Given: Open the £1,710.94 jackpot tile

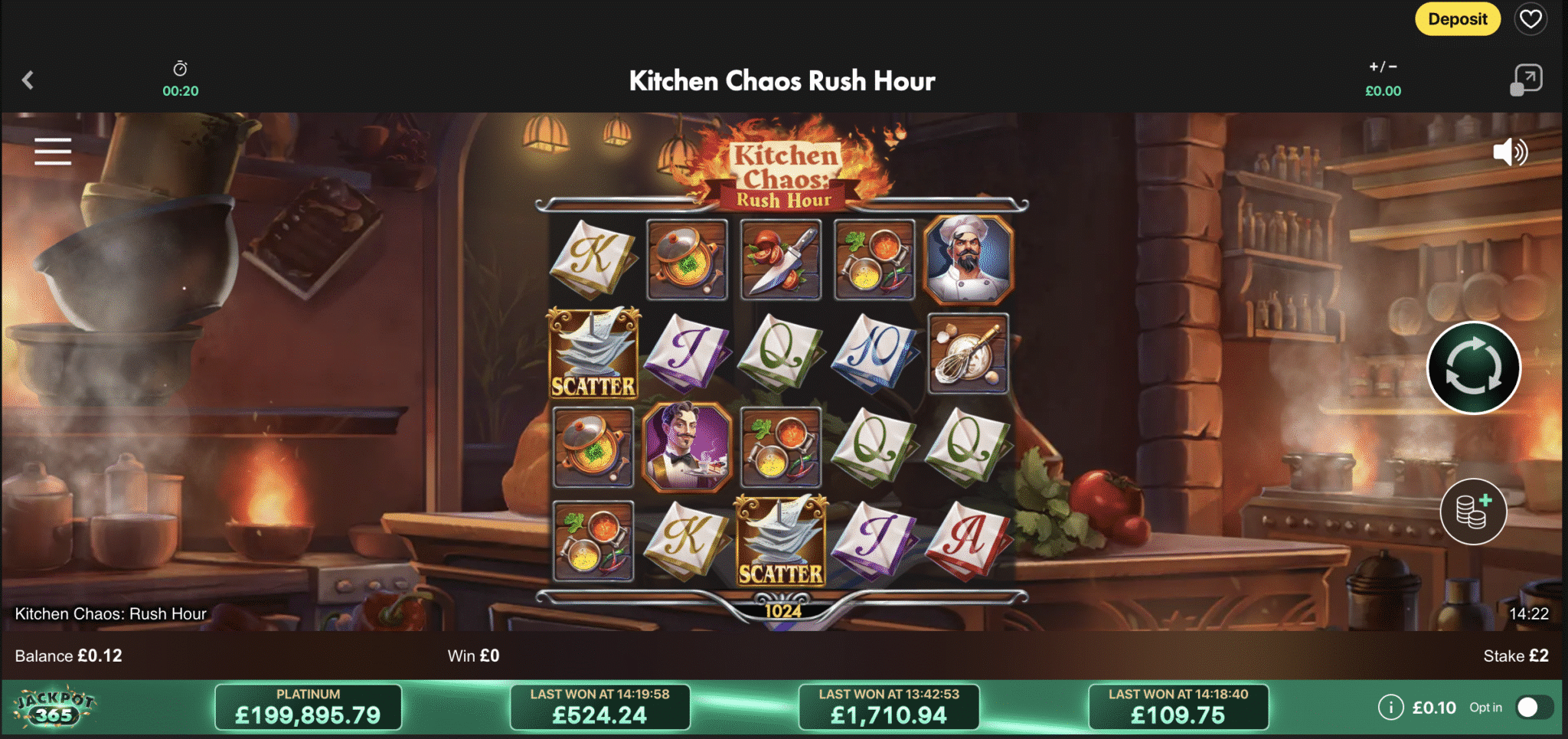Looking at the screenshot, I should coord(888,707).
